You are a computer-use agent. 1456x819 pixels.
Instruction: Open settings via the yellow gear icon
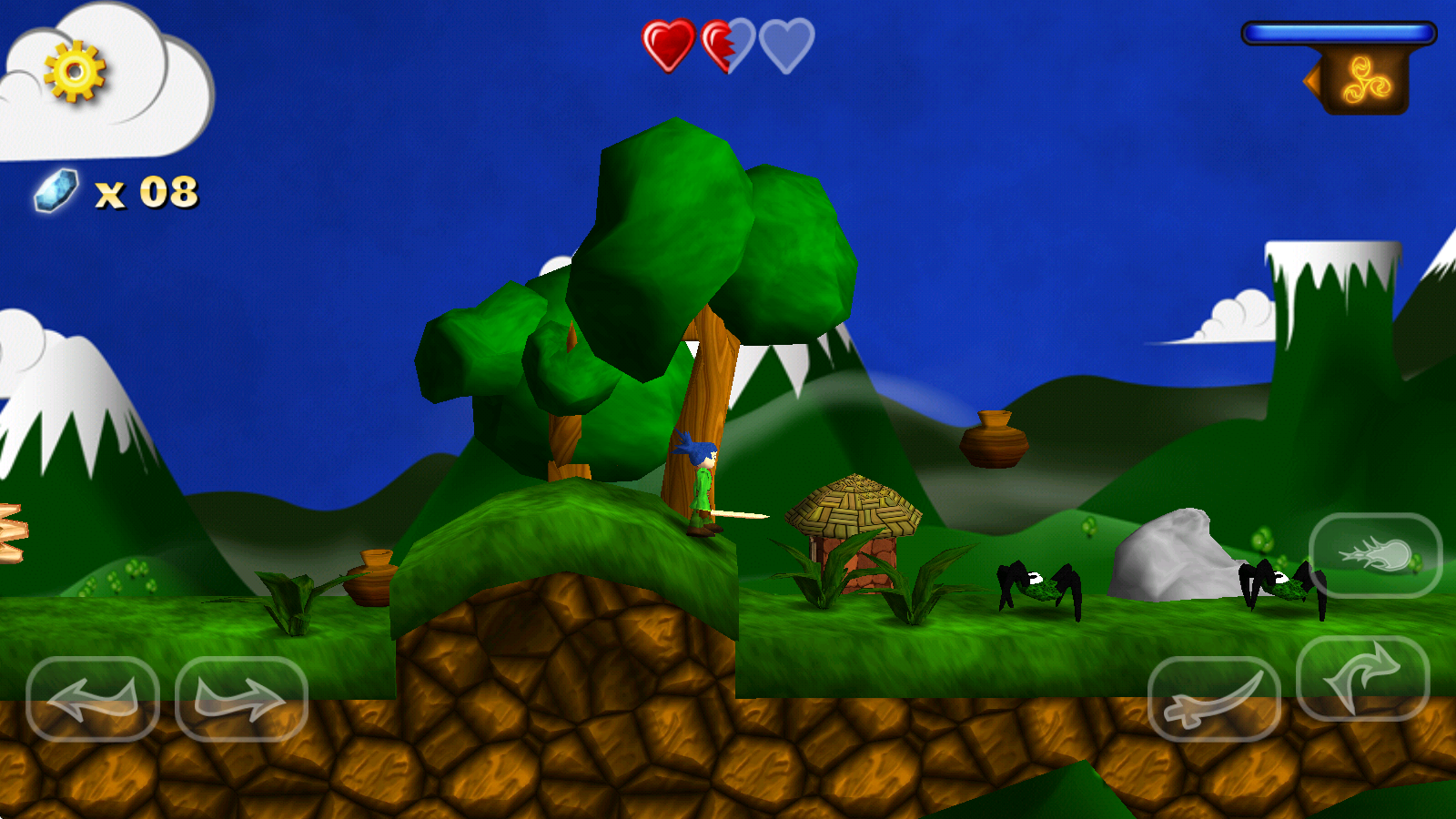pyautogui.click(x=76, y=71)
